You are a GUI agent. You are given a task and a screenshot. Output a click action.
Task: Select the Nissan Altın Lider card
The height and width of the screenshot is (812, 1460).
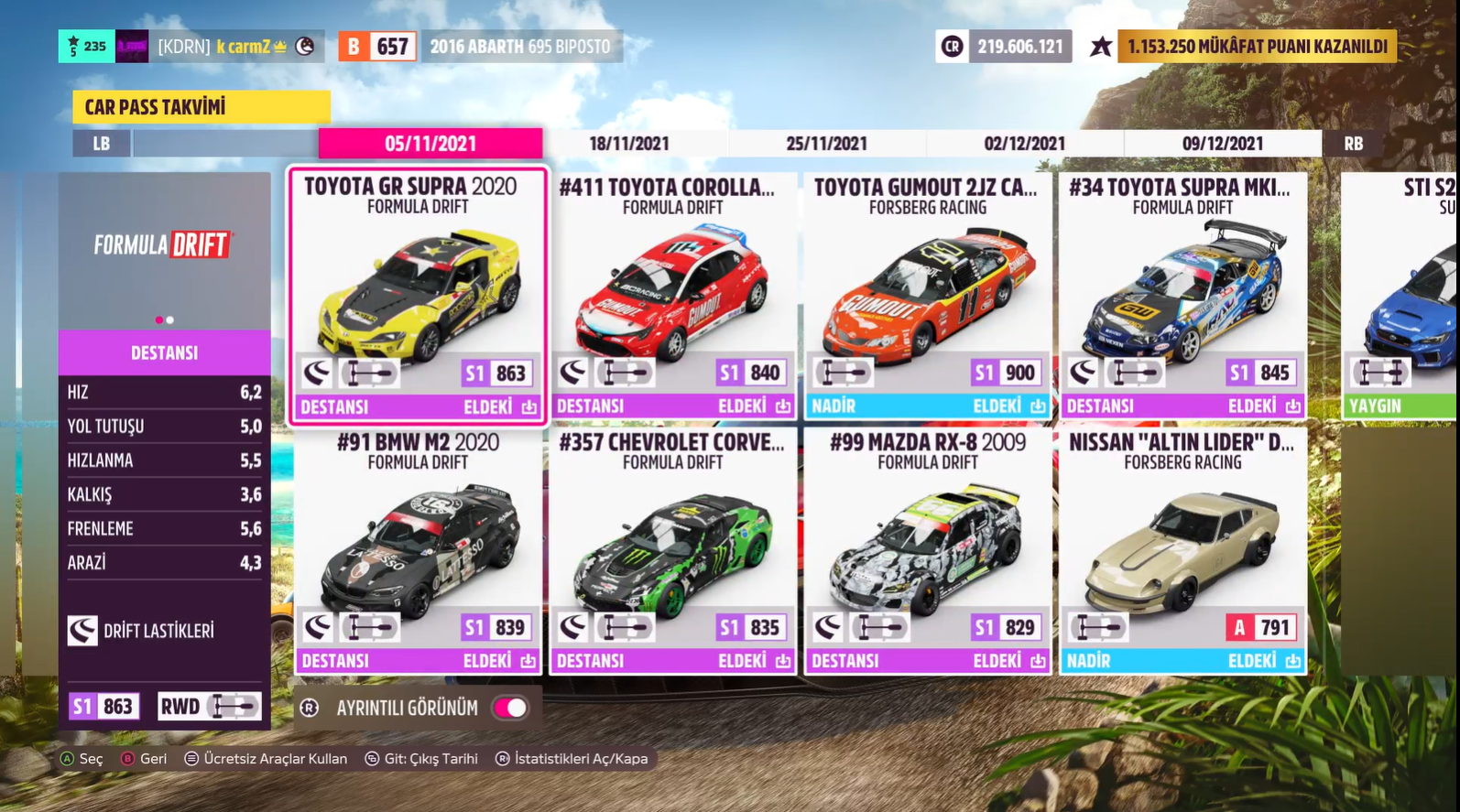coord(1182,551)
